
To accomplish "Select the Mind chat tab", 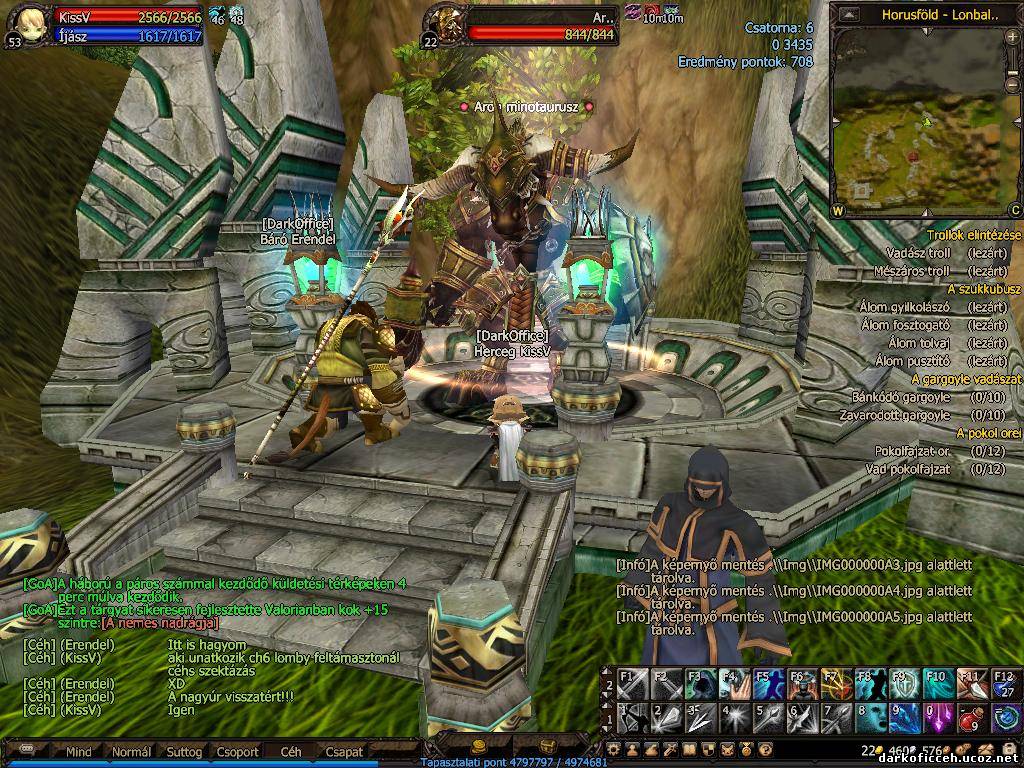I will pyautogui.click(x=78, y=751).
